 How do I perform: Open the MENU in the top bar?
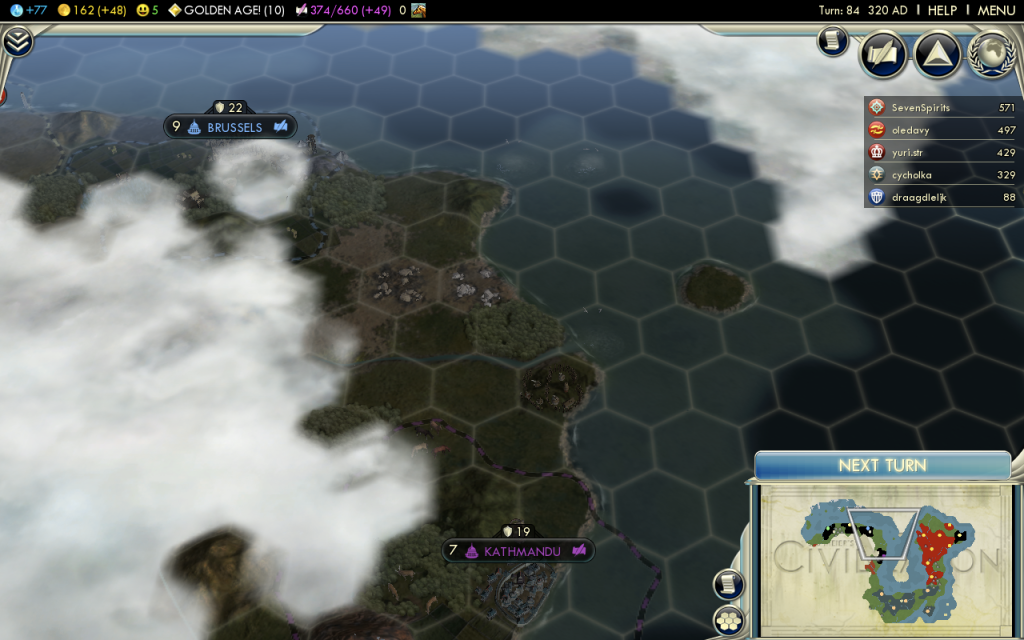[995, 10]
